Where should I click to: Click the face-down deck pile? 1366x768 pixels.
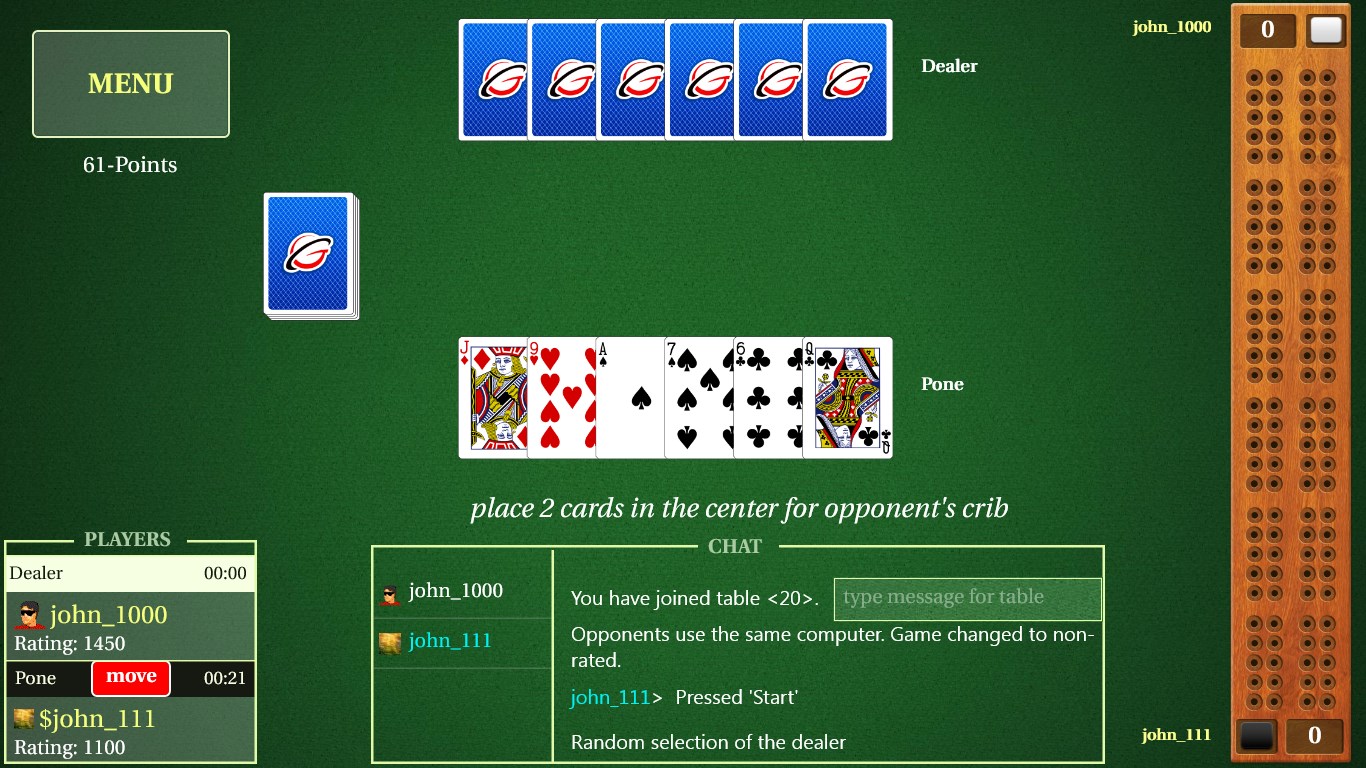[308, 253]
